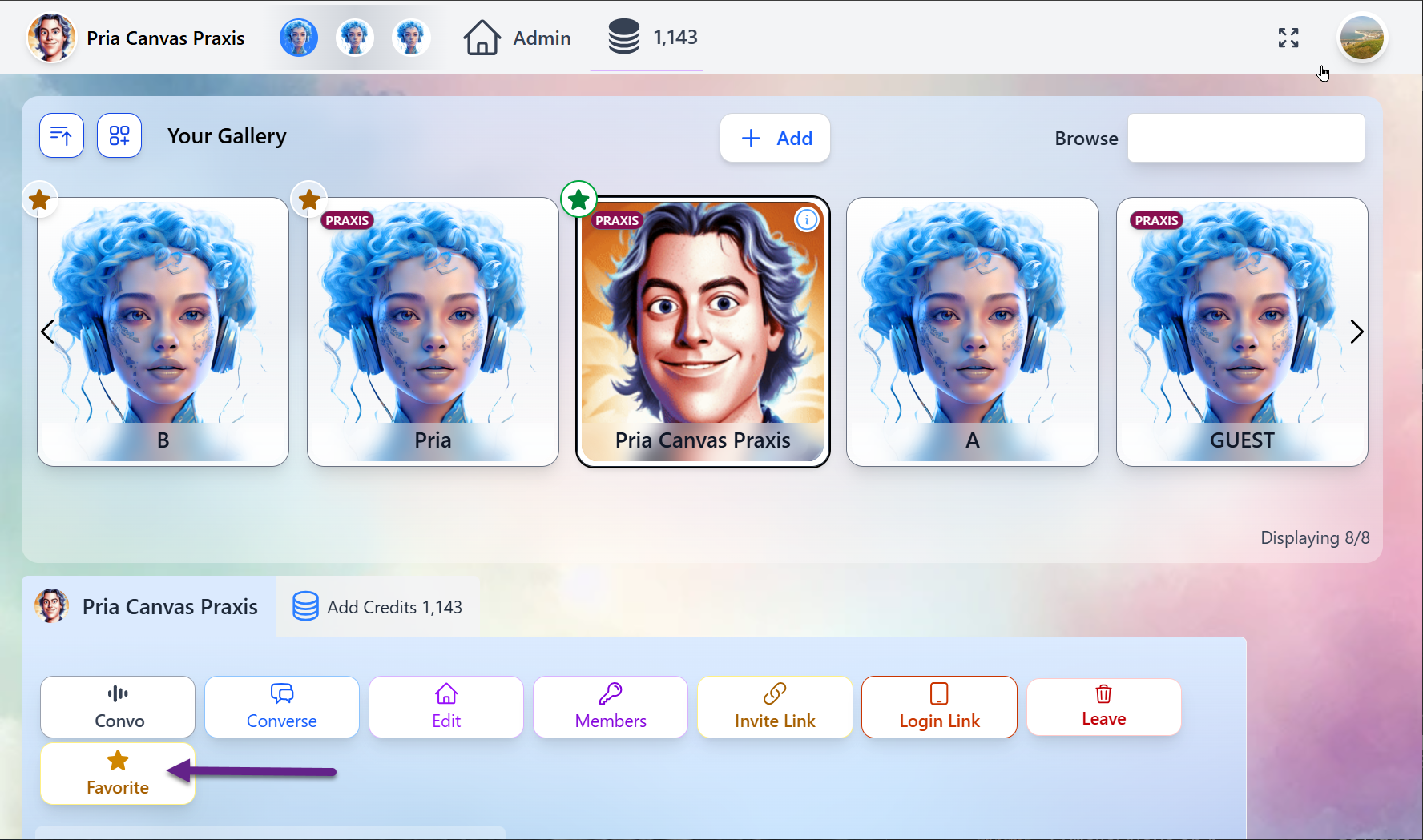Select the grid layout icon next to sort

(x=119, y=135)
